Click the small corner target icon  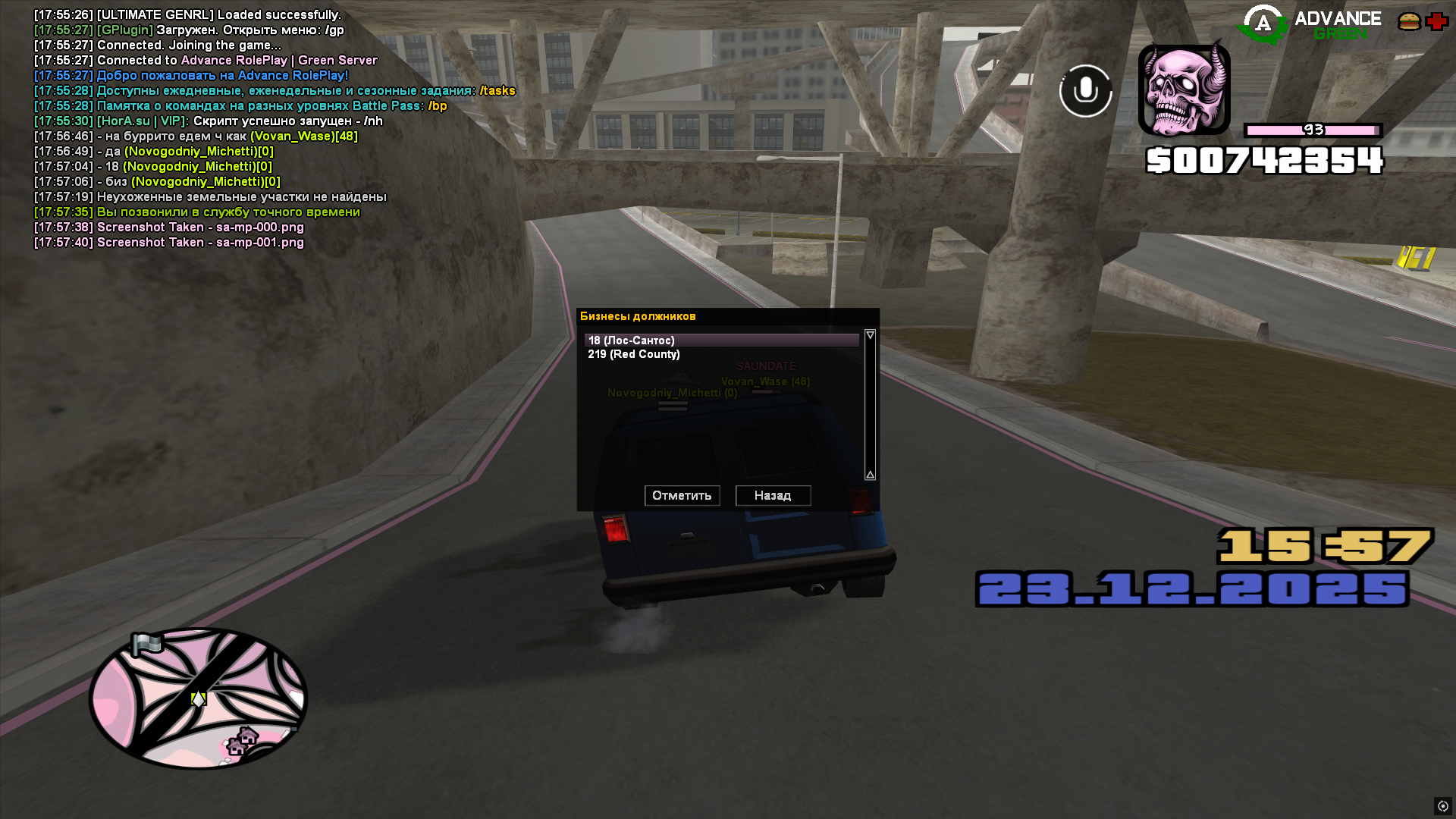pyautogui.click(x=1442, y=806)
